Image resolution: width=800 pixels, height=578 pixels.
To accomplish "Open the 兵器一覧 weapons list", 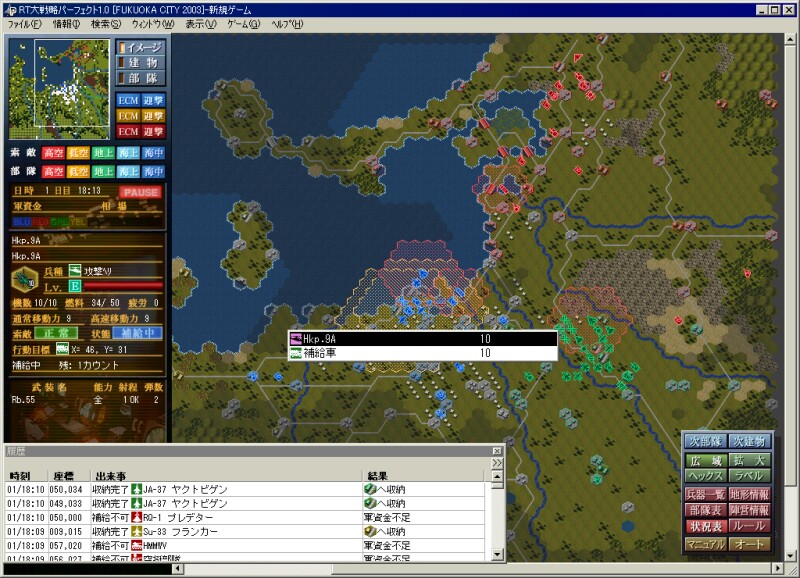I will [705, 494].
